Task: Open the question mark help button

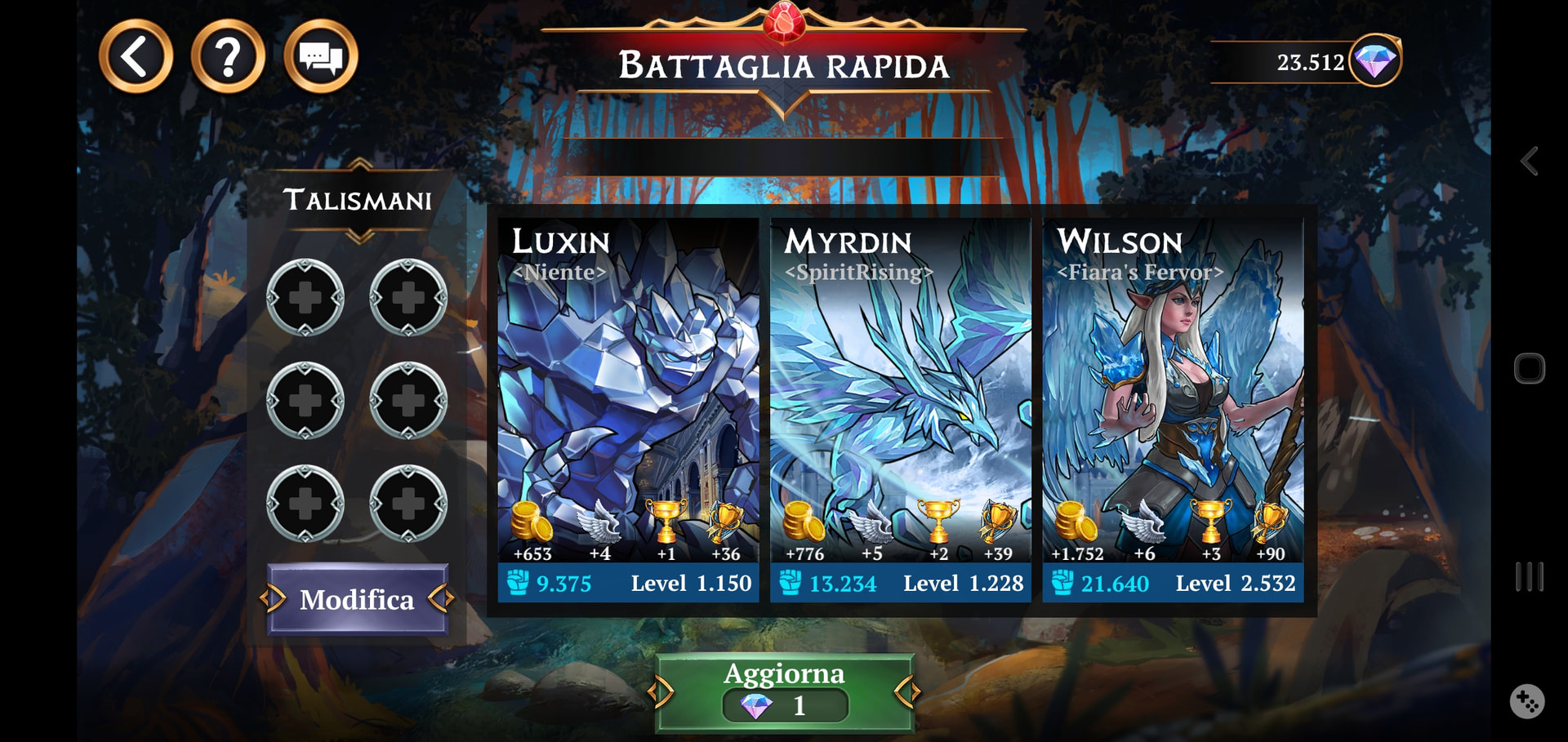Action: tap(228, 56)
